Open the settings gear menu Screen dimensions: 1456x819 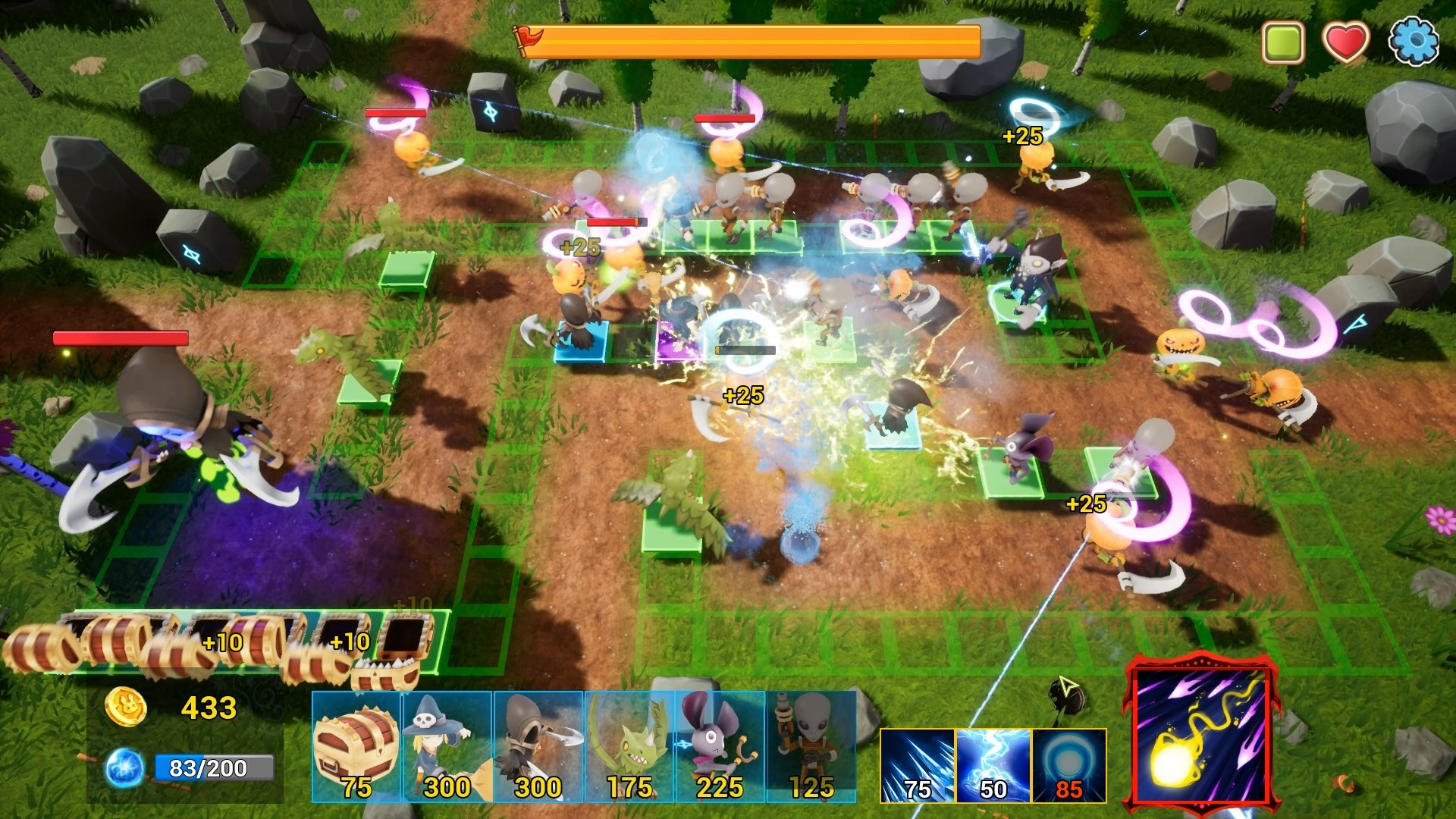1414,42
